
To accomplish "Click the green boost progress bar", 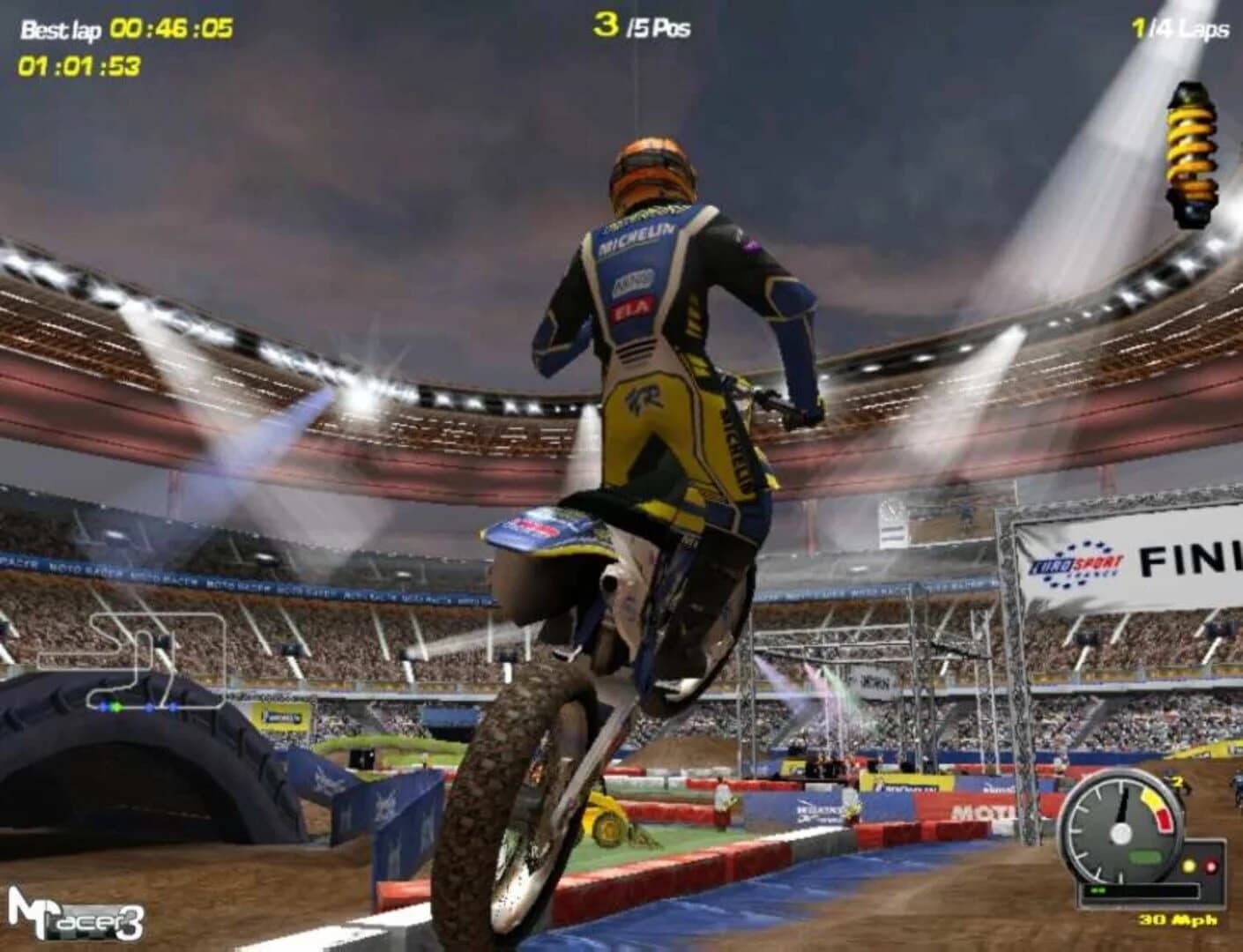I will tap(1100, 889).
